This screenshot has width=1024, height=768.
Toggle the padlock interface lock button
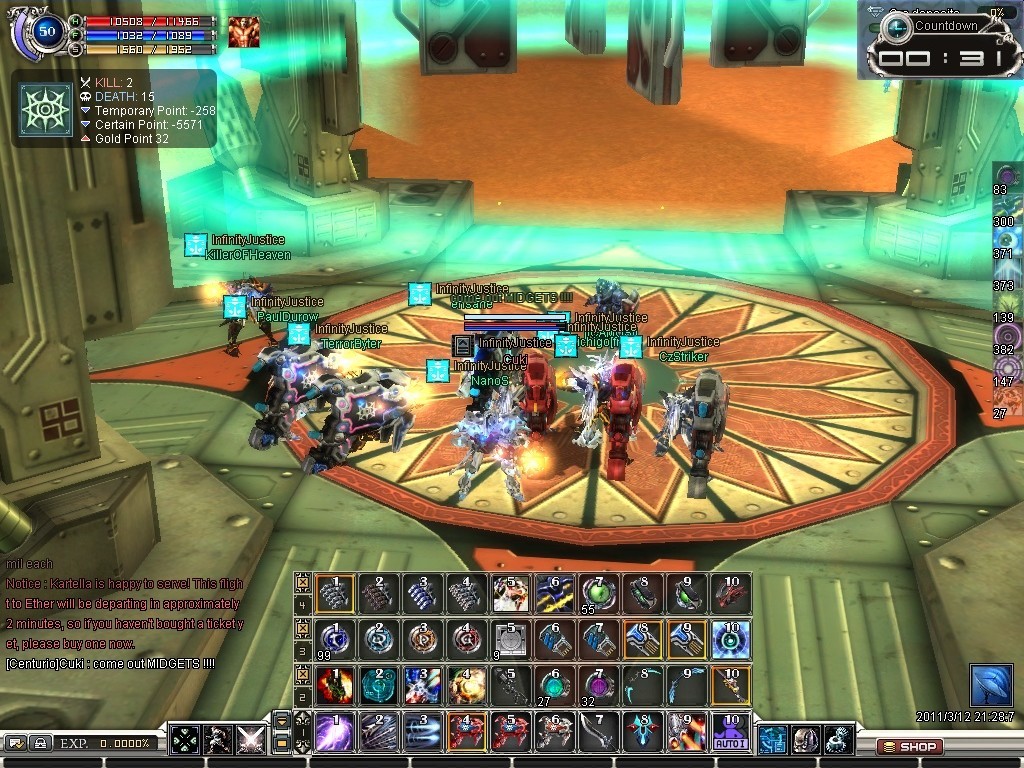[39, 743]
